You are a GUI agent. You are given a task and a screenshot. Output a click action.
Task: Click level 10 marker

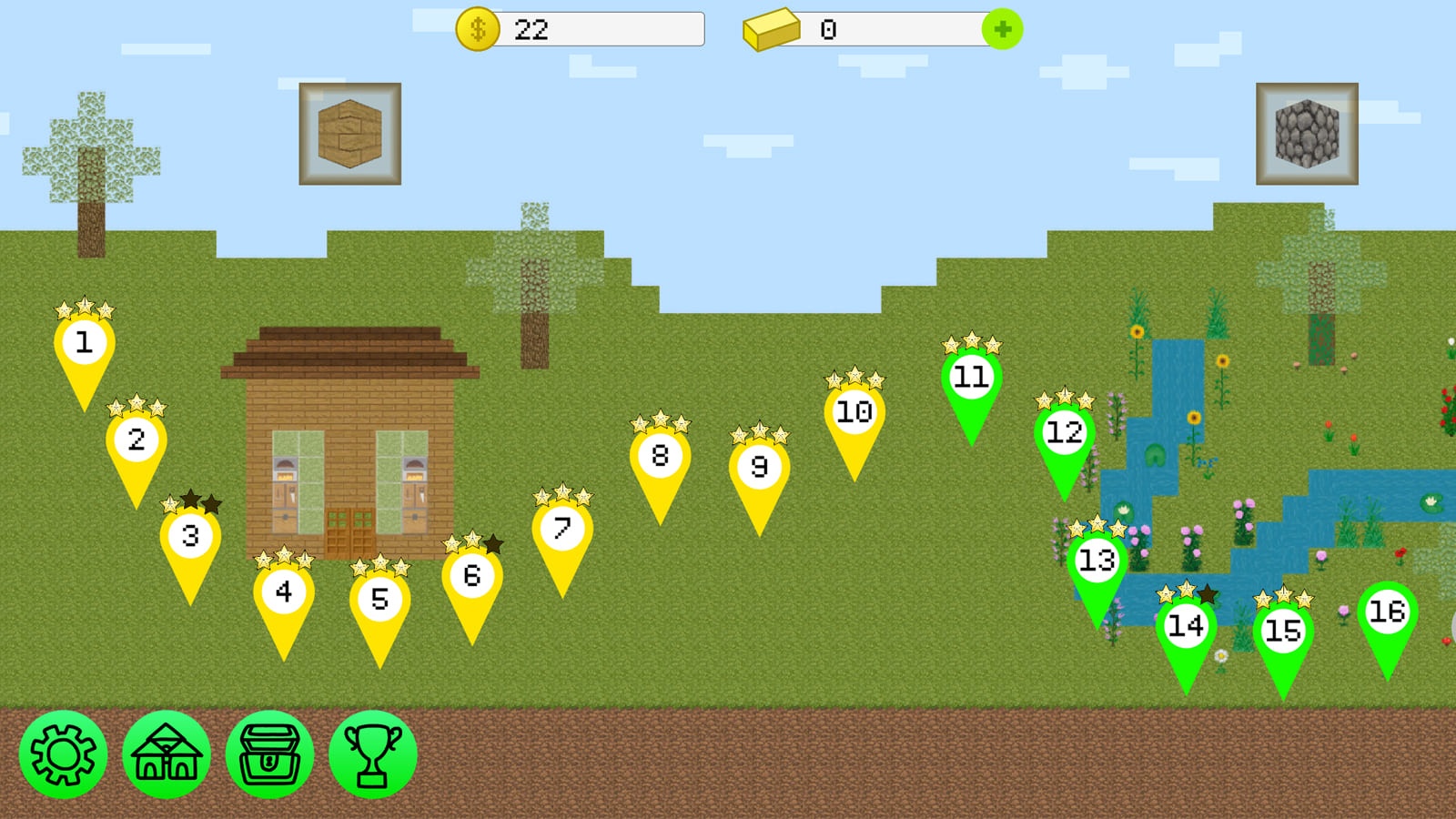click(852, 410)
